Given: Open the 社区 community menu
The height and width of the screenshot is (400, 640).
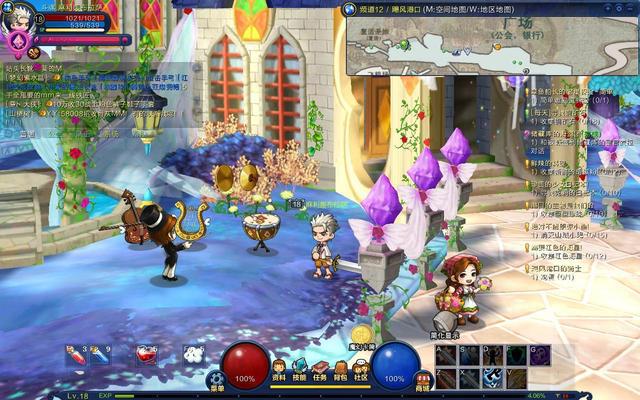Looking at the screenshot, I should pyautogui.click(x=361, y=370).
